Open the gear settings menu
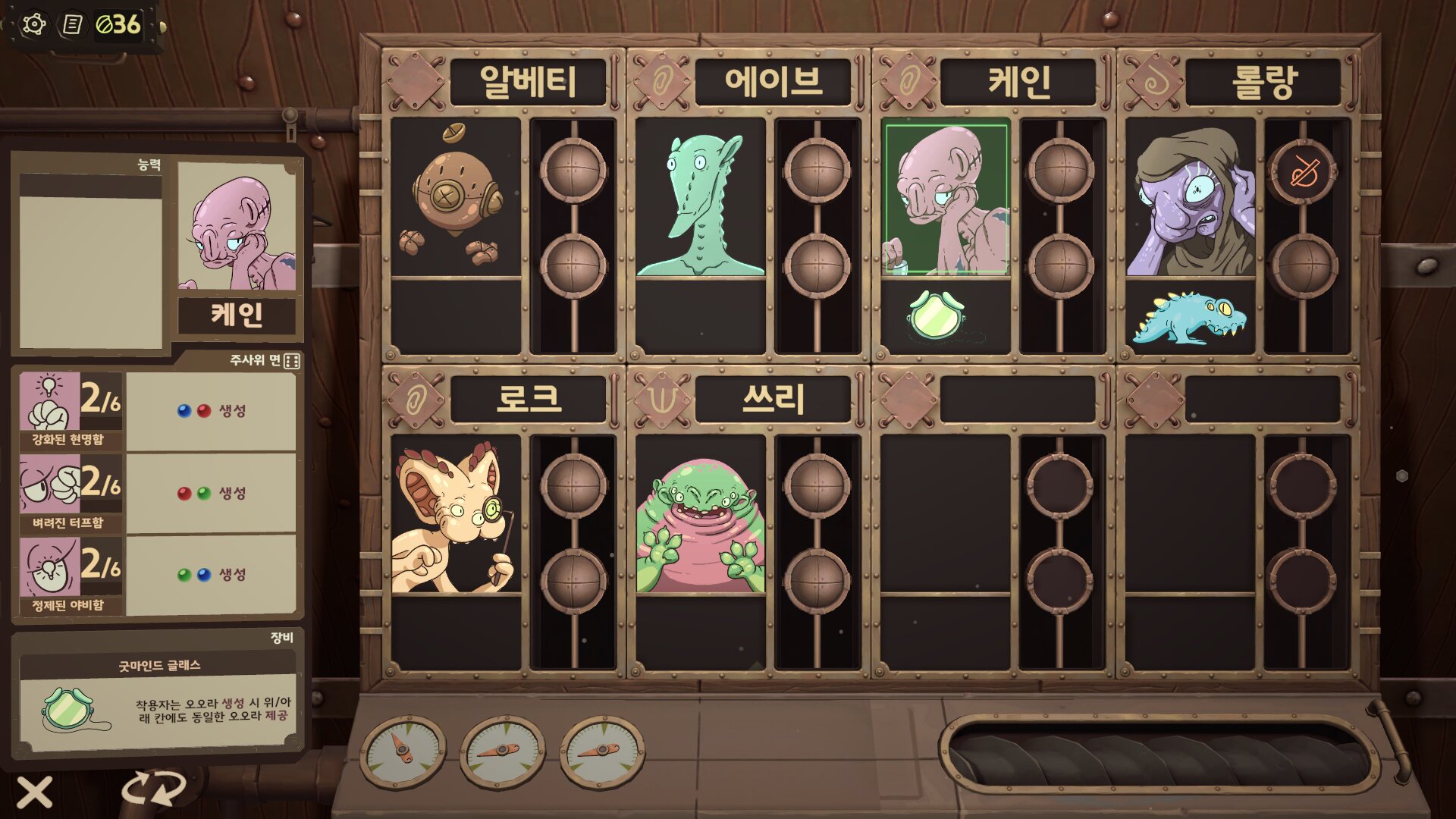 [x=34, y=25]
